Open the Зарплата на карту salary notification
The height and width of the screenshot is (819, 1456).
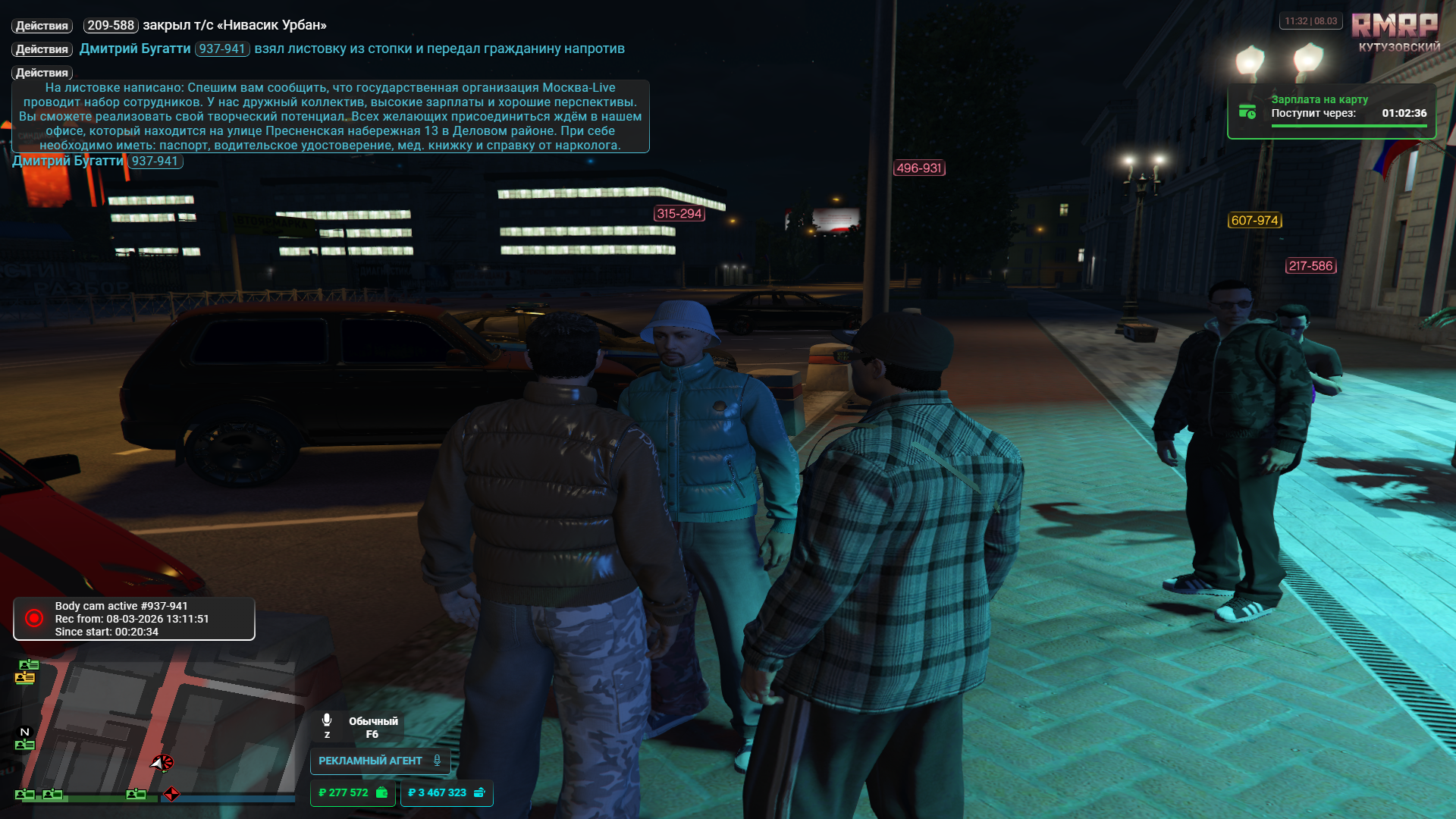[1332, 112]
